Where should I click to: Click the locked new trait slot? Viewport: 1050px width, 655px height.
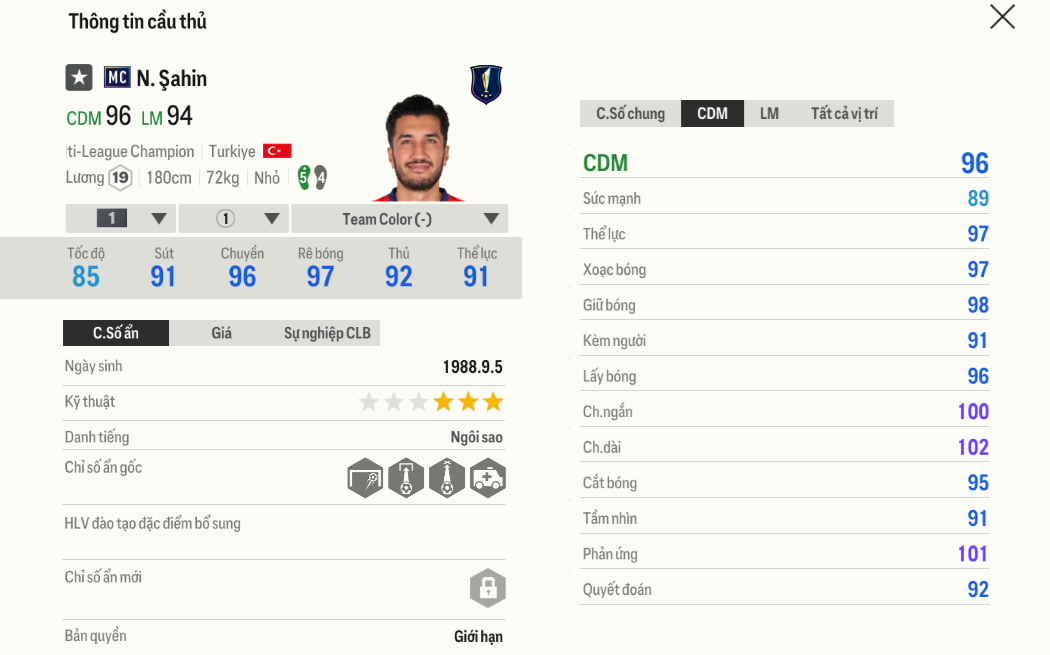(x=488, y=587)
